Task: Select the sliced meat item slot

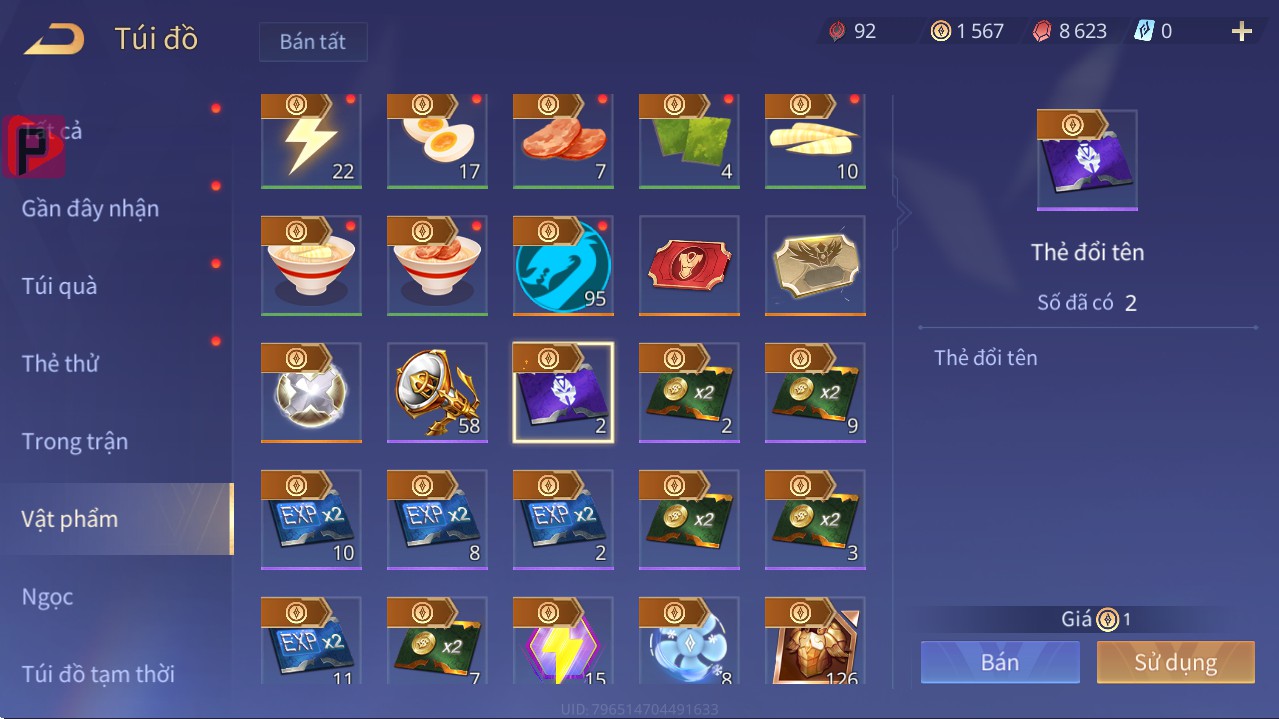Action: click(x=563, y=141)
